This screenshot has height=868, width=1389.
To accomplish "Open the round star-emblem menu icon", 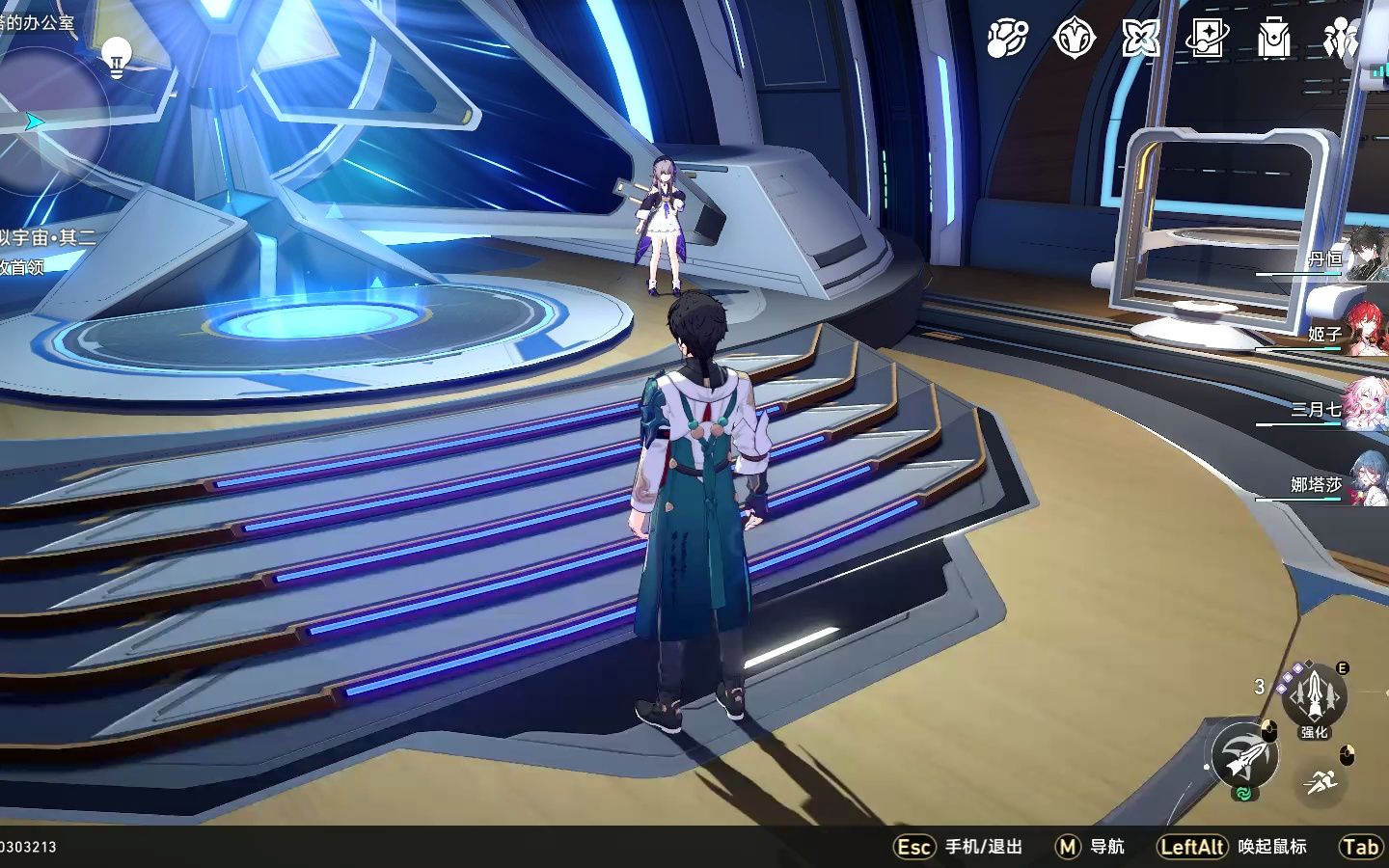I will (x=1074, y=39).
